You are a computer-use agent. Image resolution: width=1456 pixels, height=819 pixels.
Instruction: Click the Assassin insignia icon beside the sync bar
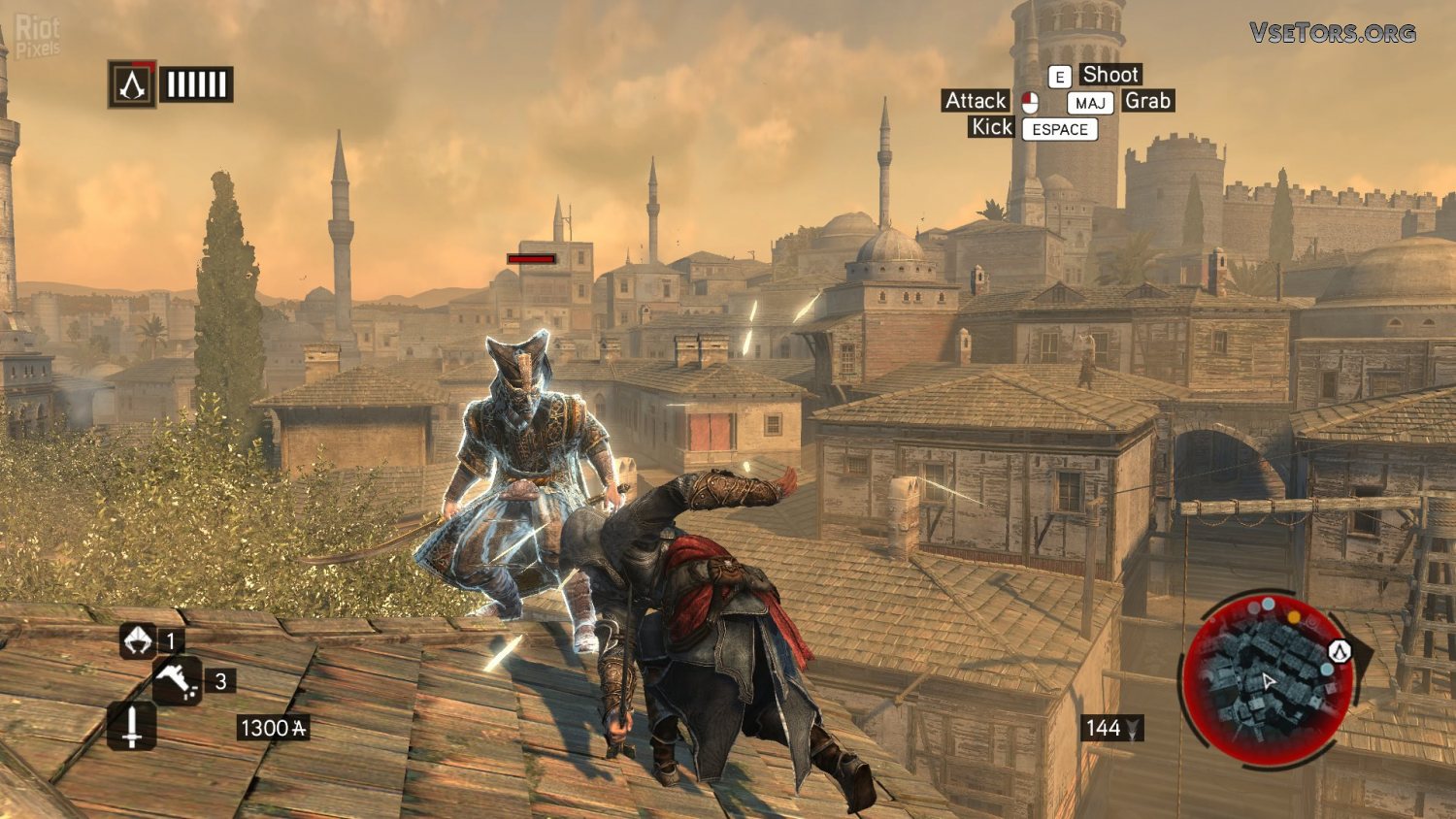click(x=132, y=84)
